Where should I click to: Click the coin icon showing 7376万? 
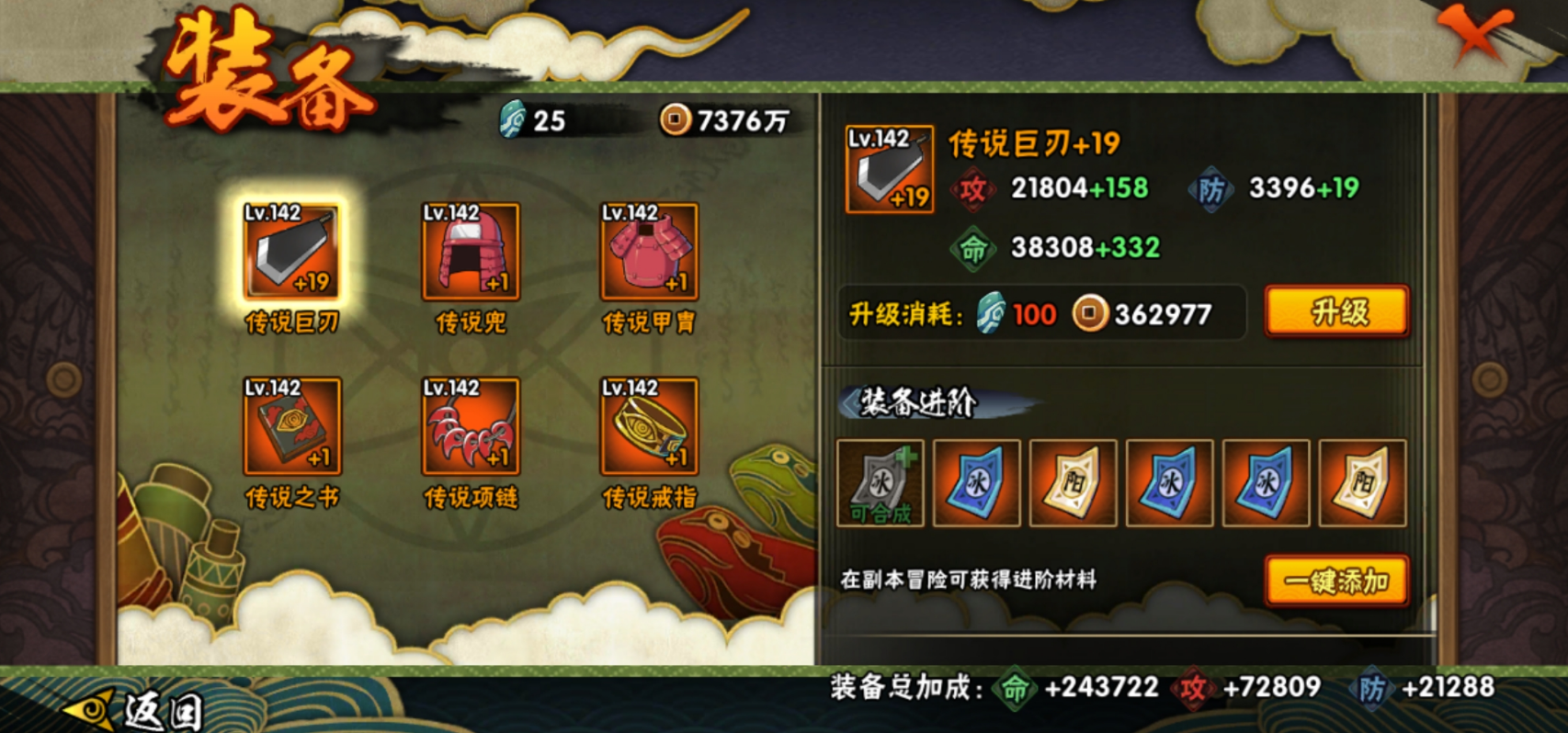677,120
